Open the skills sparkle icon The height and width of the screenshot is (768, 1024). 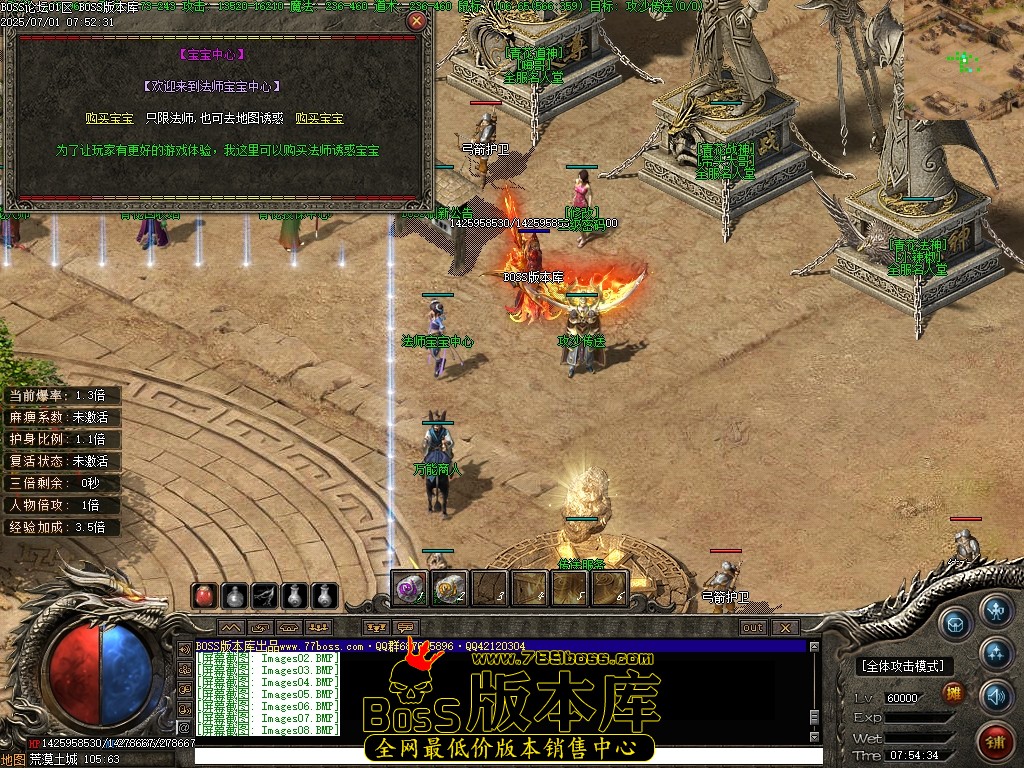(x=996, y=653)
